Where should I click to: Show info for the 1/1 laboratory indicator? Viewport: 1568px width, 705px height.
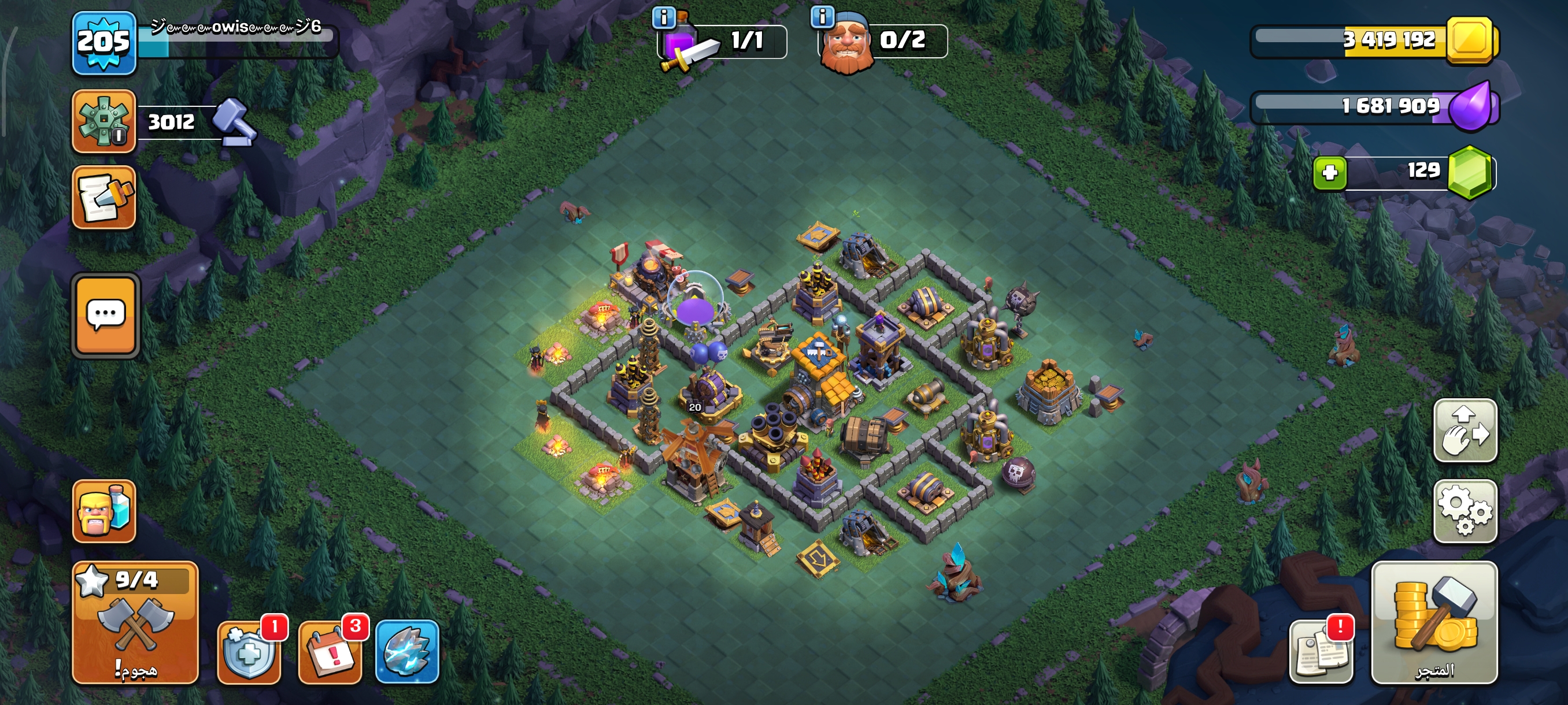click(x=664, y=17)
